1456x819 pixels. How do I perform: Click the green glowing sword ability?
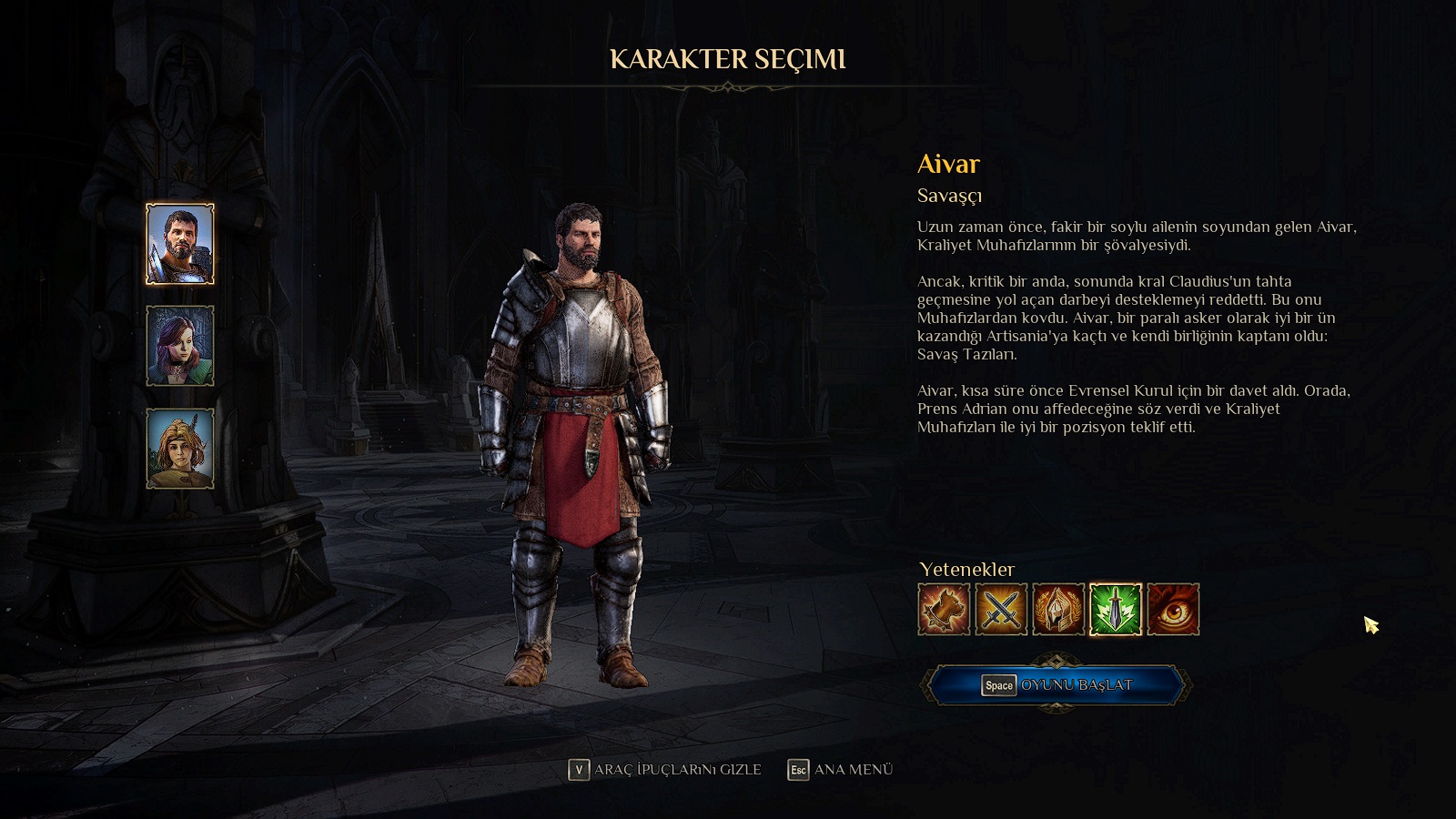[1116, 610]
